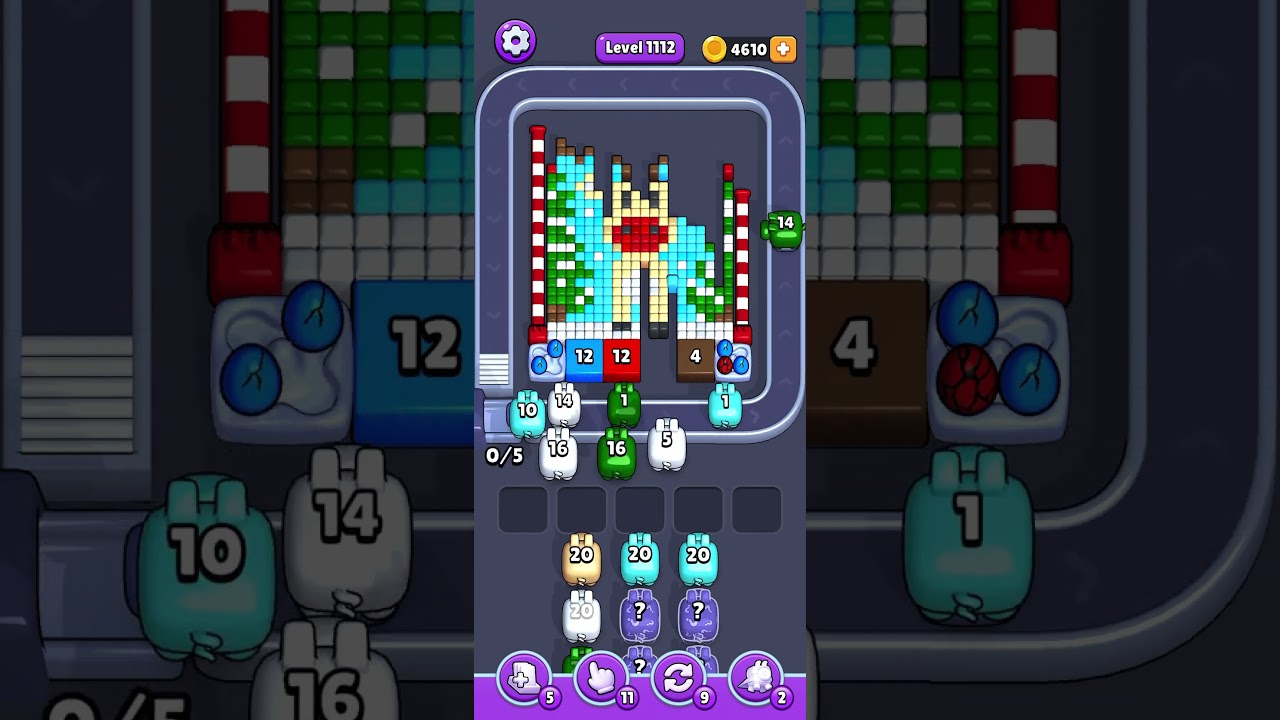The image size is (1280, 720).
Task: Open the settings gear icon
Action: (516, 40)
